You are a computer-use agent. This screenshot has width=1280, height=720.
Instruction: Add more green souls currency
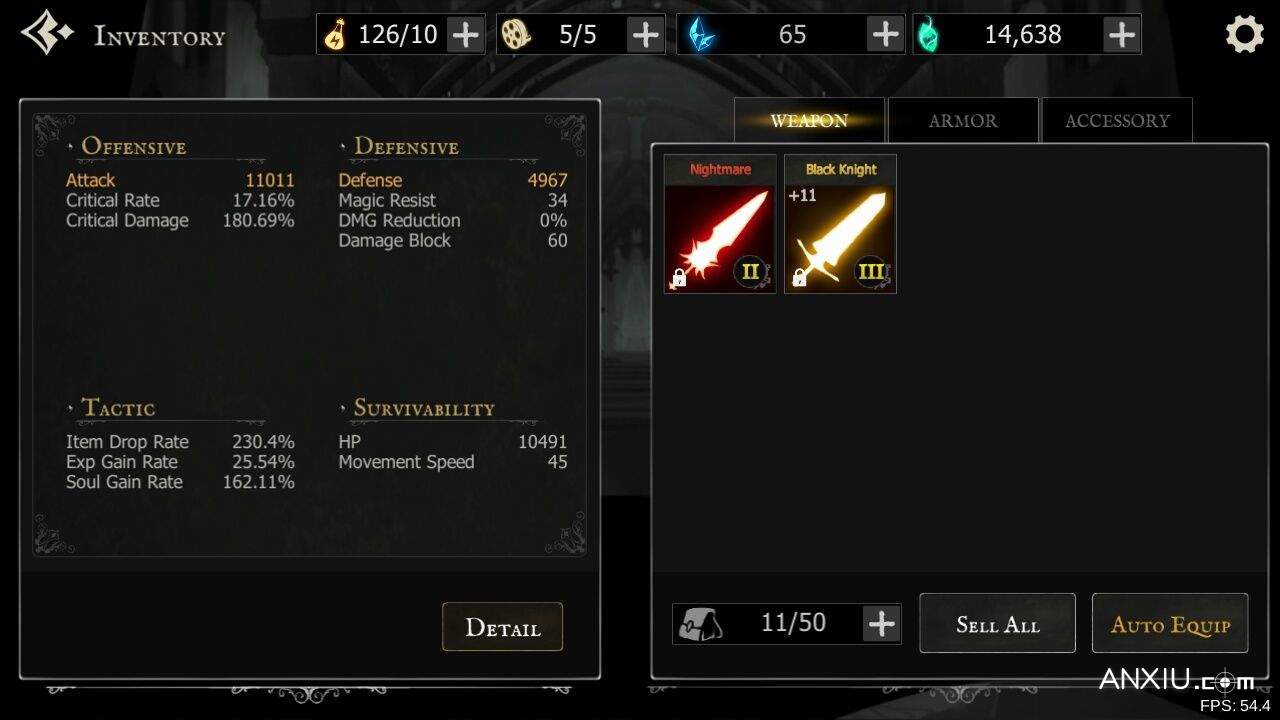1121,35
